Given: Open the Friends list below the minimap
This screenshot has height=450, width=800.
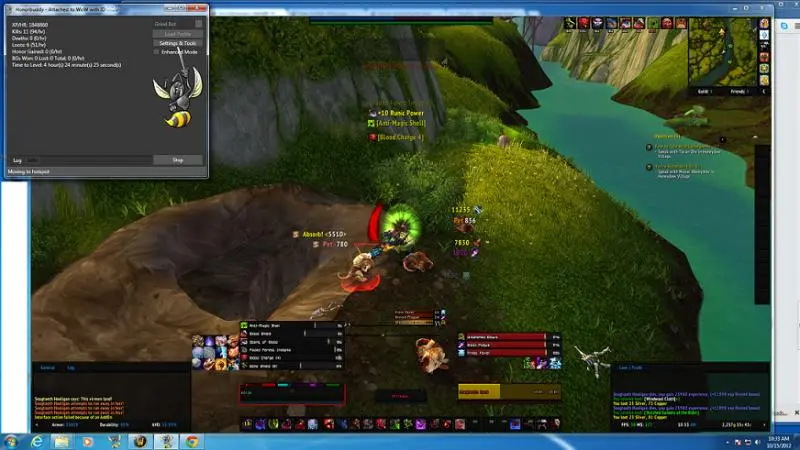Looking at the screenshot, I should 740,91.
